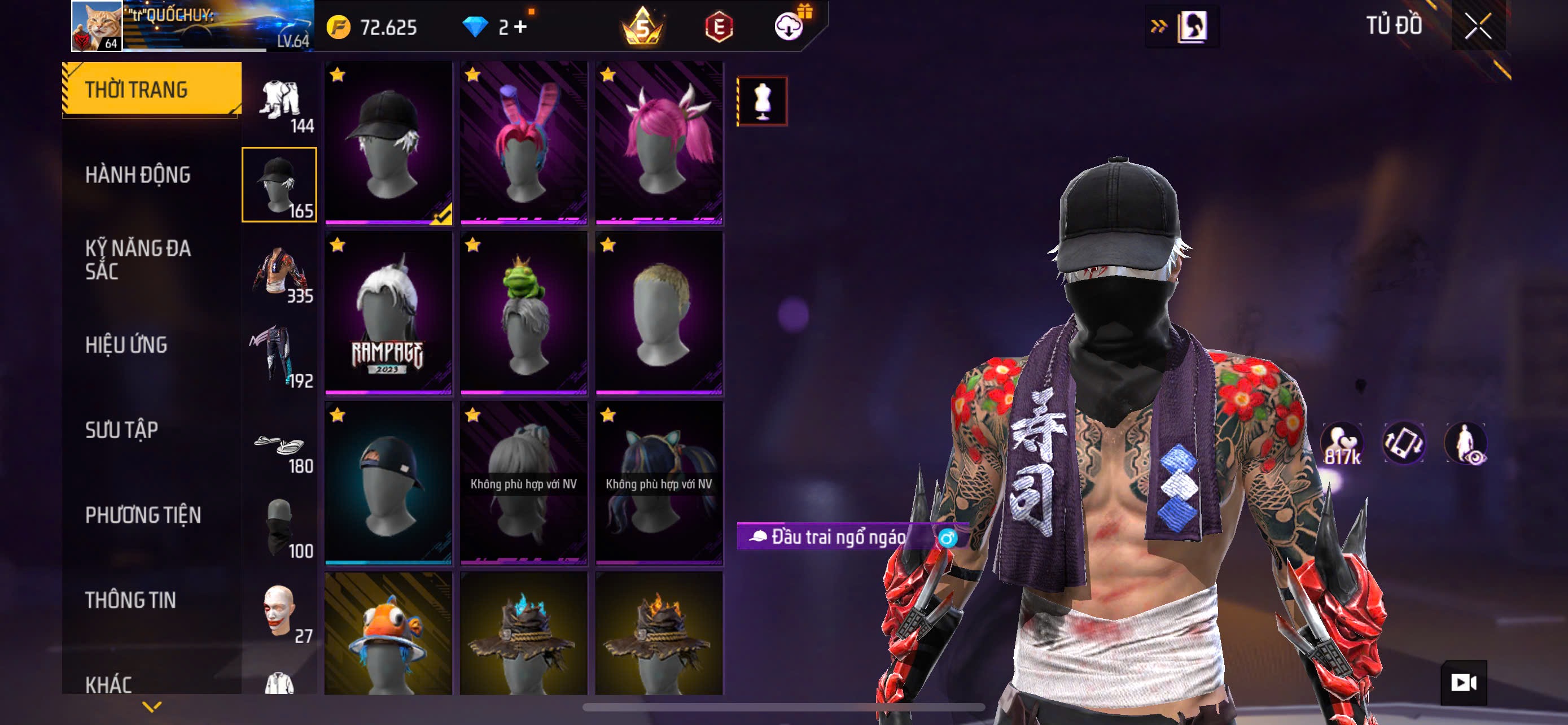Pick the Rampage 2023 white hair
This screenshot has width=1568, height=725.
click(x=388, y=313)
